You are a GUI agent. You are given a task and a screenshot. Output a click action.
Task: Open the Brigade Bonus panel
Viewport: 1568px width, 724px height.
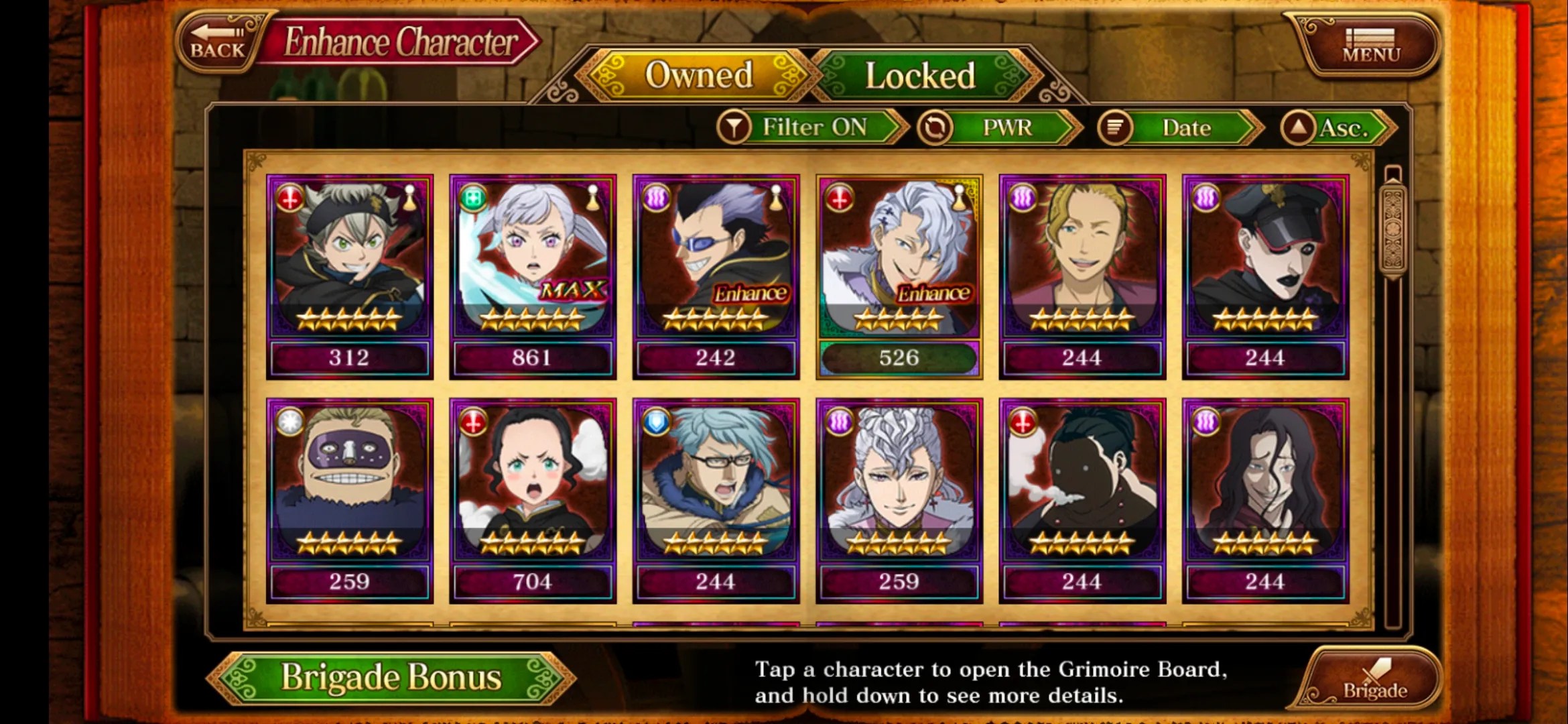coord(391,677)
